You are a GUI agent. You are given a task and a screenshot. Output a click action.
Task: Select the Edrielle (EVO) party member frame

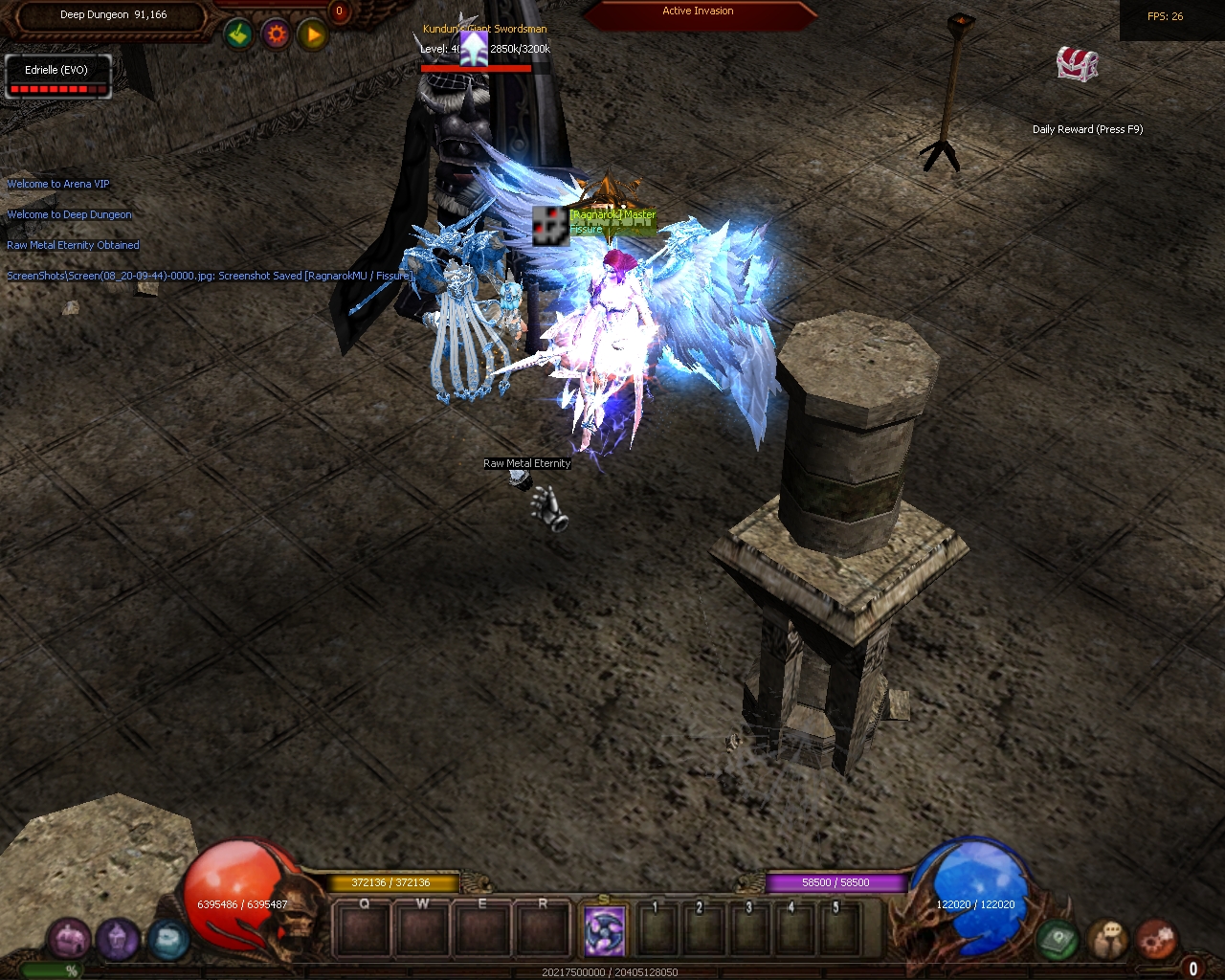tap(57, 77)
